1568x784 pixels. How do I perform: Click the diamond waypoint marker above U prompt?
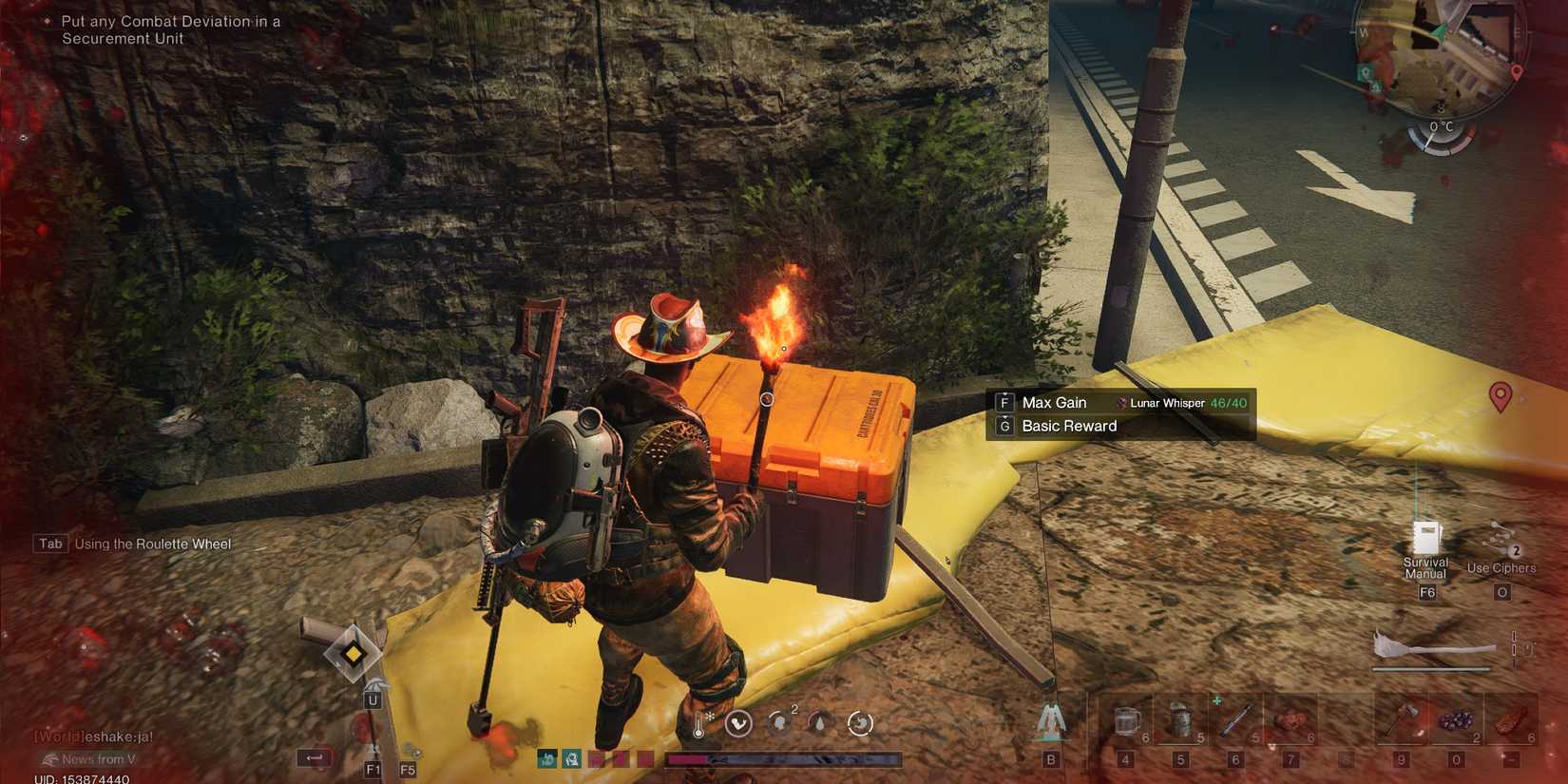click(x=353, y=655)
